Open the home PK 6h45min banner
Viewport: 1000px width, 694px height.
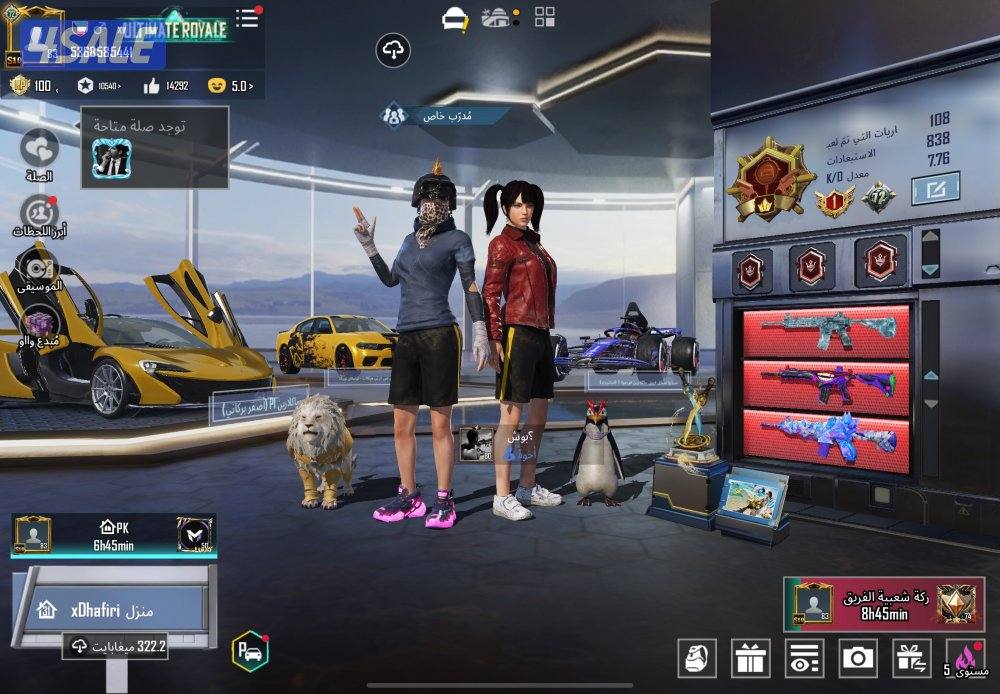coord(113,534)
